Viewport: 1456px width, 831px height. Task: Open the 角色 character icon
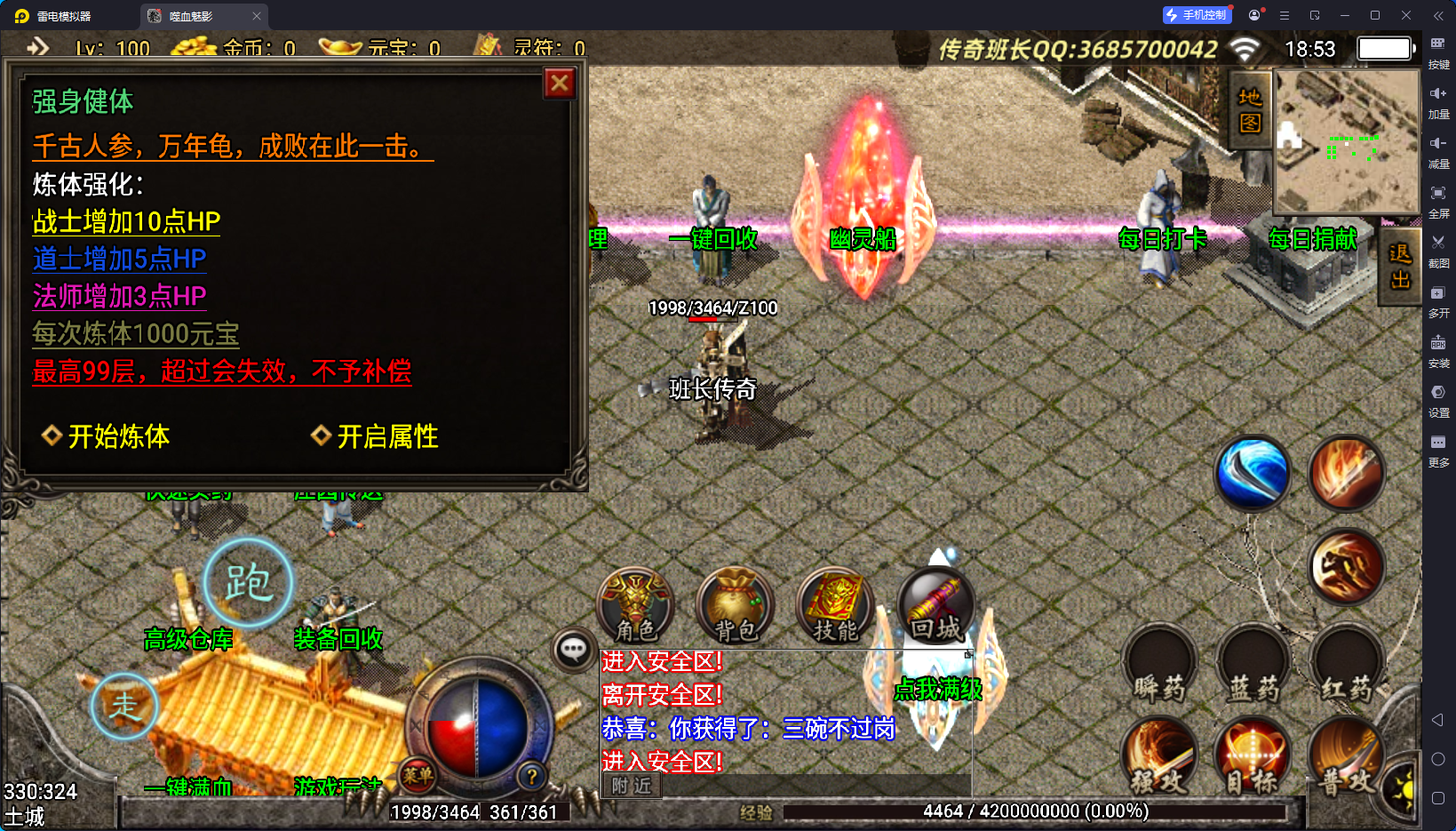click(636, 604)
